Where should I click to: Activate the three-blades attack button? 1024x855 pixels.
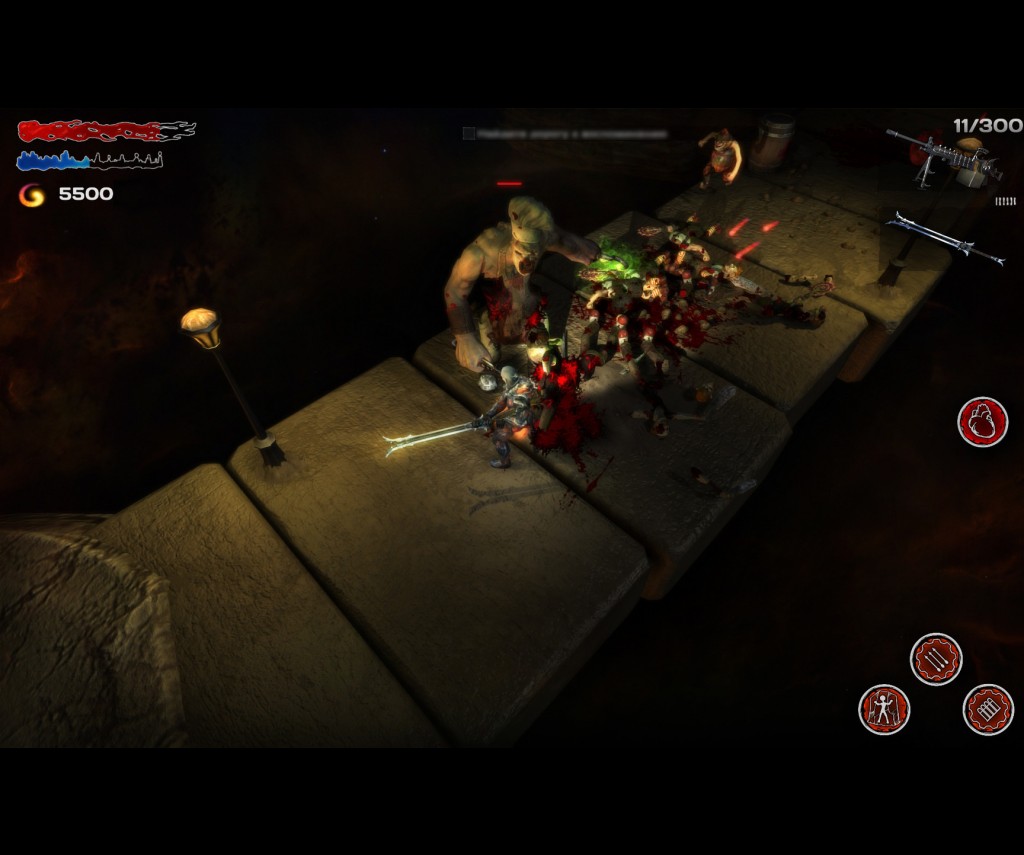(936, 659)
